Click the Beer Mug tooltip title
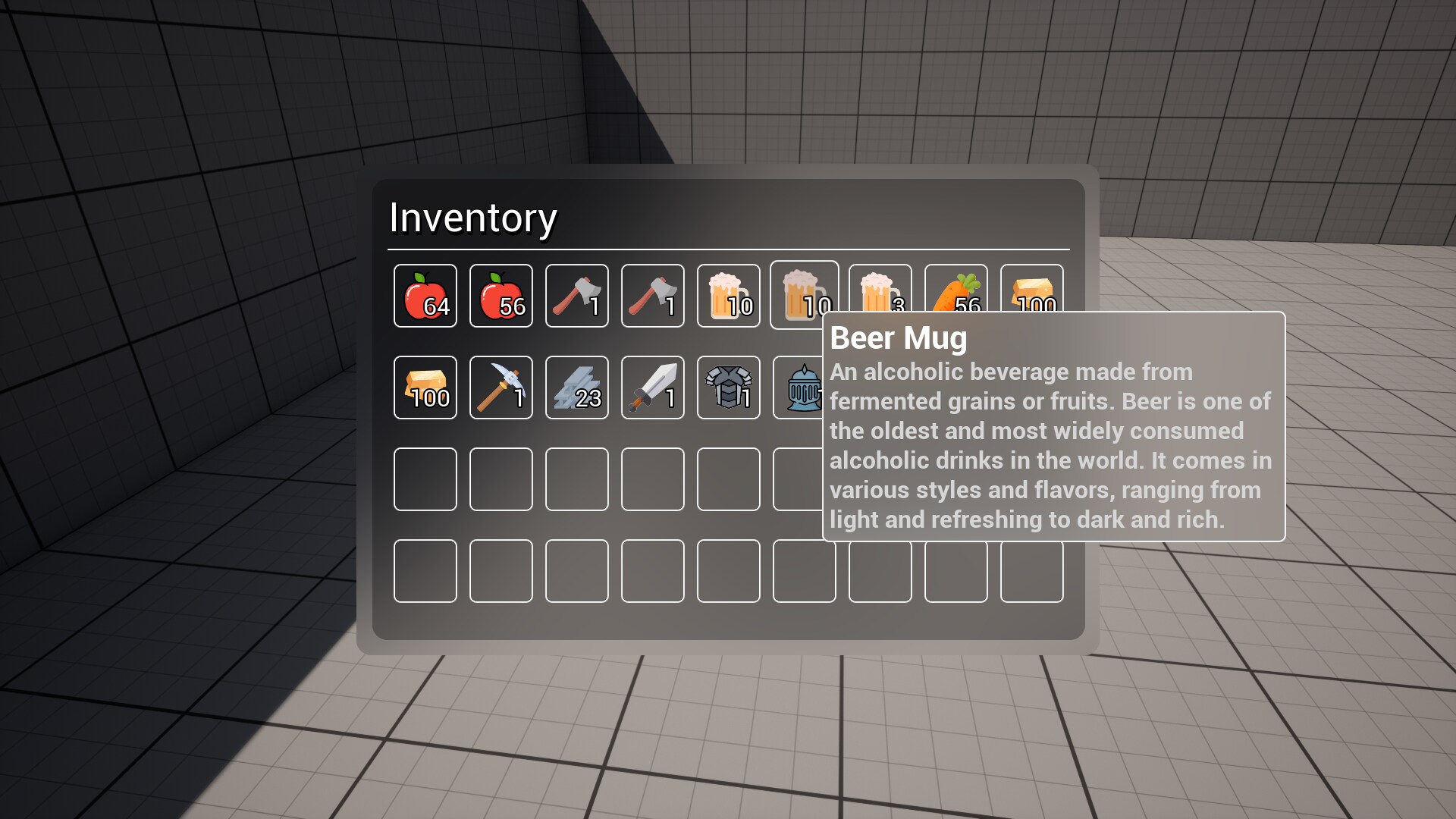The image size is (1456, 819). click(x=899, y=339)
